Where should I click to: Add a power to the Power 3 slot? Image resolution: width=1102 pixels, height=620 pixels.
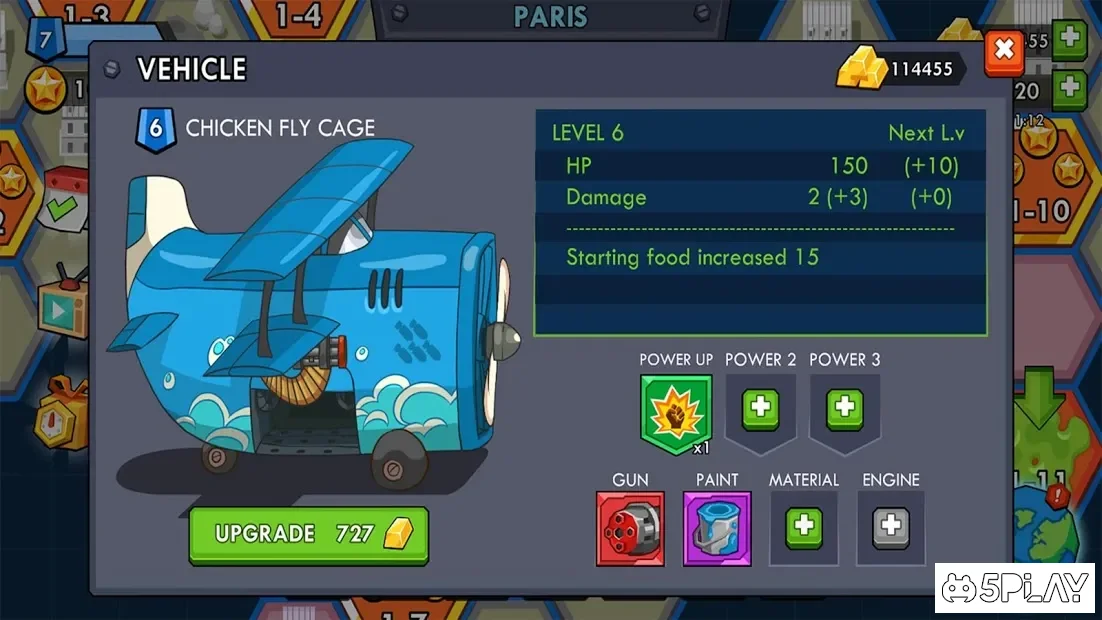(x=844, y=408)
